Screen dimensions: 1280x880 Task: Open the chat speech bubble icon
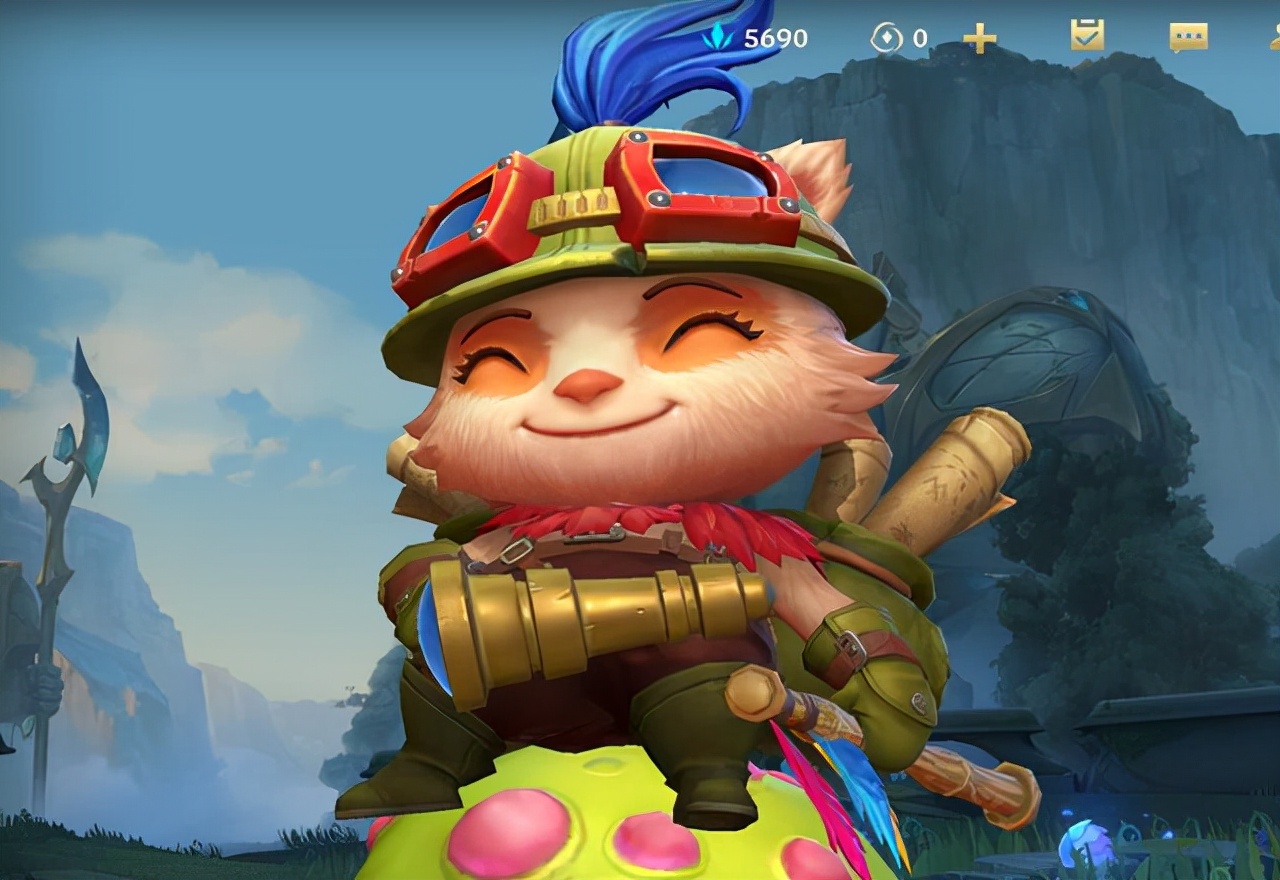[x=1188, y=38]
